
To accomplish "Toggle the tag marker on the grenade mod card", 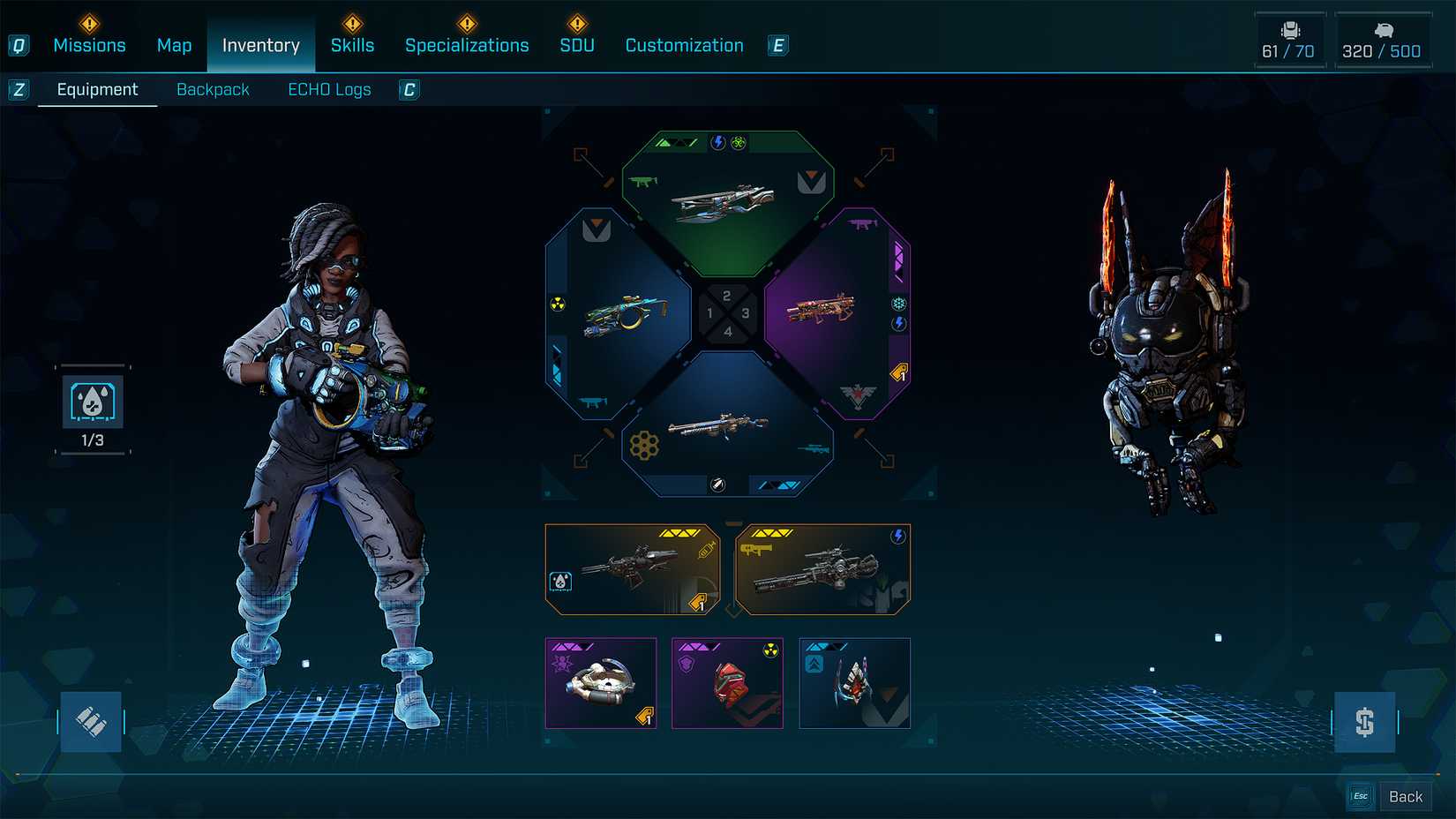I will [699, 603].
